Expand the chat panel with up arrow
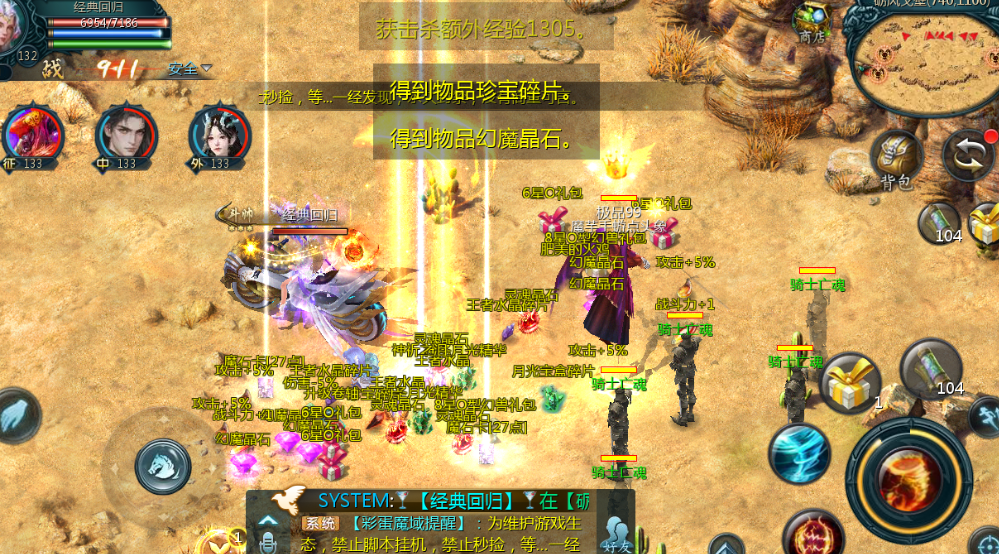Screen dimensions: 999x554 (x=267, y=519)
